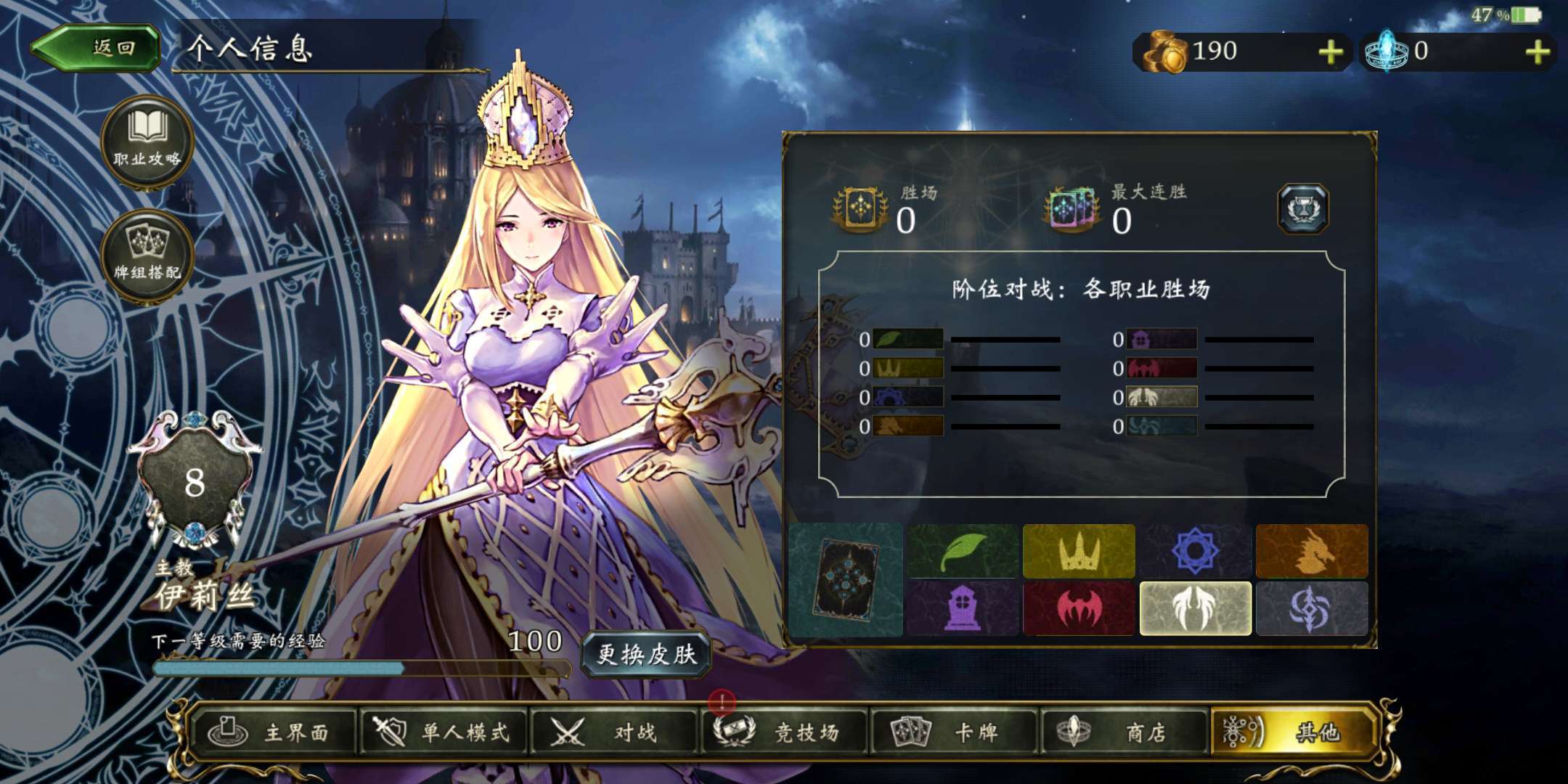
Task: Choose the purple tombstone class tile
Action: 963,608
